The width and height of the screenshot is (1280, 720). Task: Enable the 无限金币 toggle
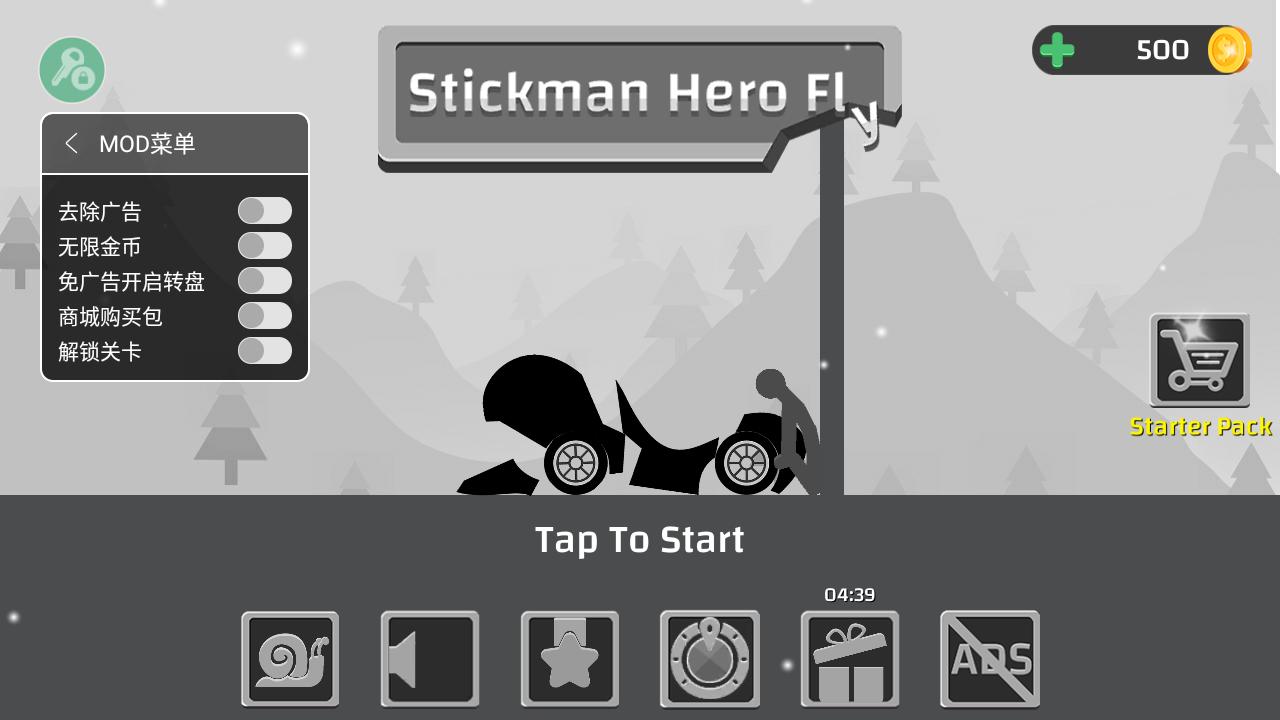coord(264,246)
